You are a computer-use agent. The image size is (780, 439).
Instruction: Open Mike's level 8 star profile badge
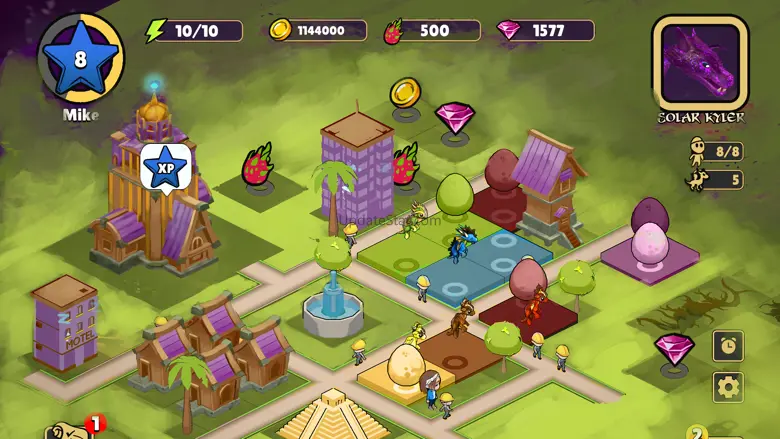pos(81,57)
